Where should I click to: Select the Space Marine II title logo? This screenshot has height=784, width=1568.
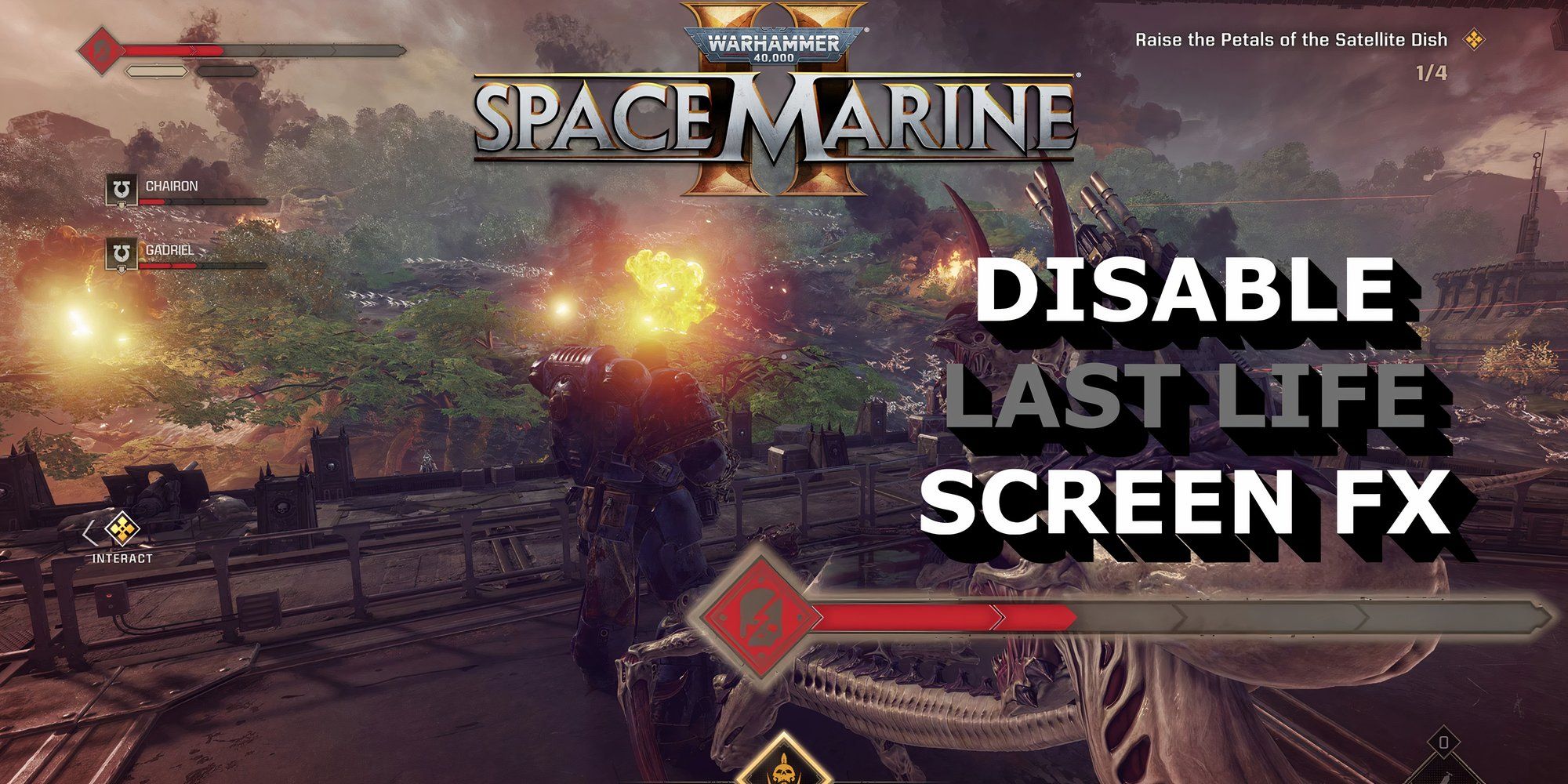tap(776, 118)
